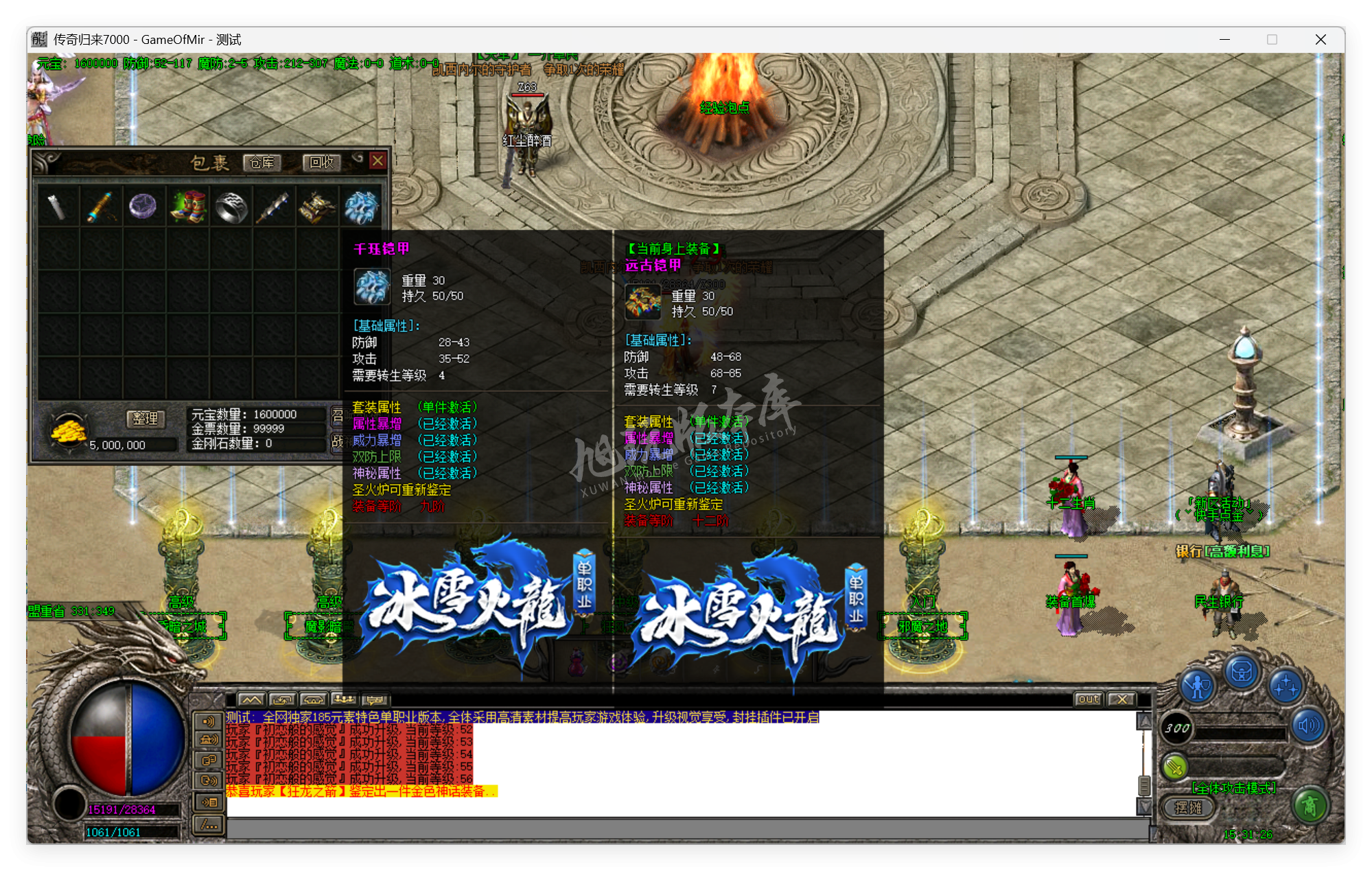Open the character stats warrior icon
This screenshot has width=1372, height=871.
tap(1197, 684)
